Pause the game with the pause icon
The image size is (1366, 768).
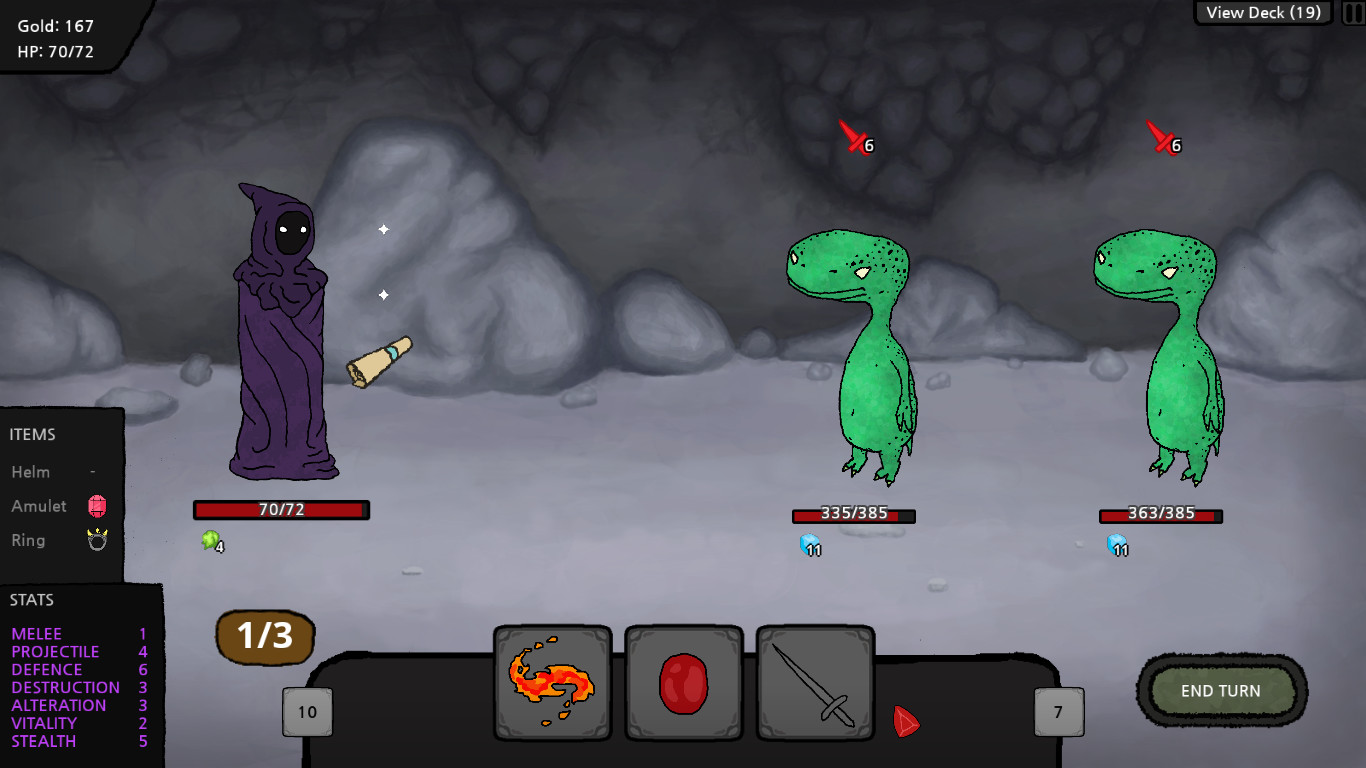click(x=1352, y=12)
